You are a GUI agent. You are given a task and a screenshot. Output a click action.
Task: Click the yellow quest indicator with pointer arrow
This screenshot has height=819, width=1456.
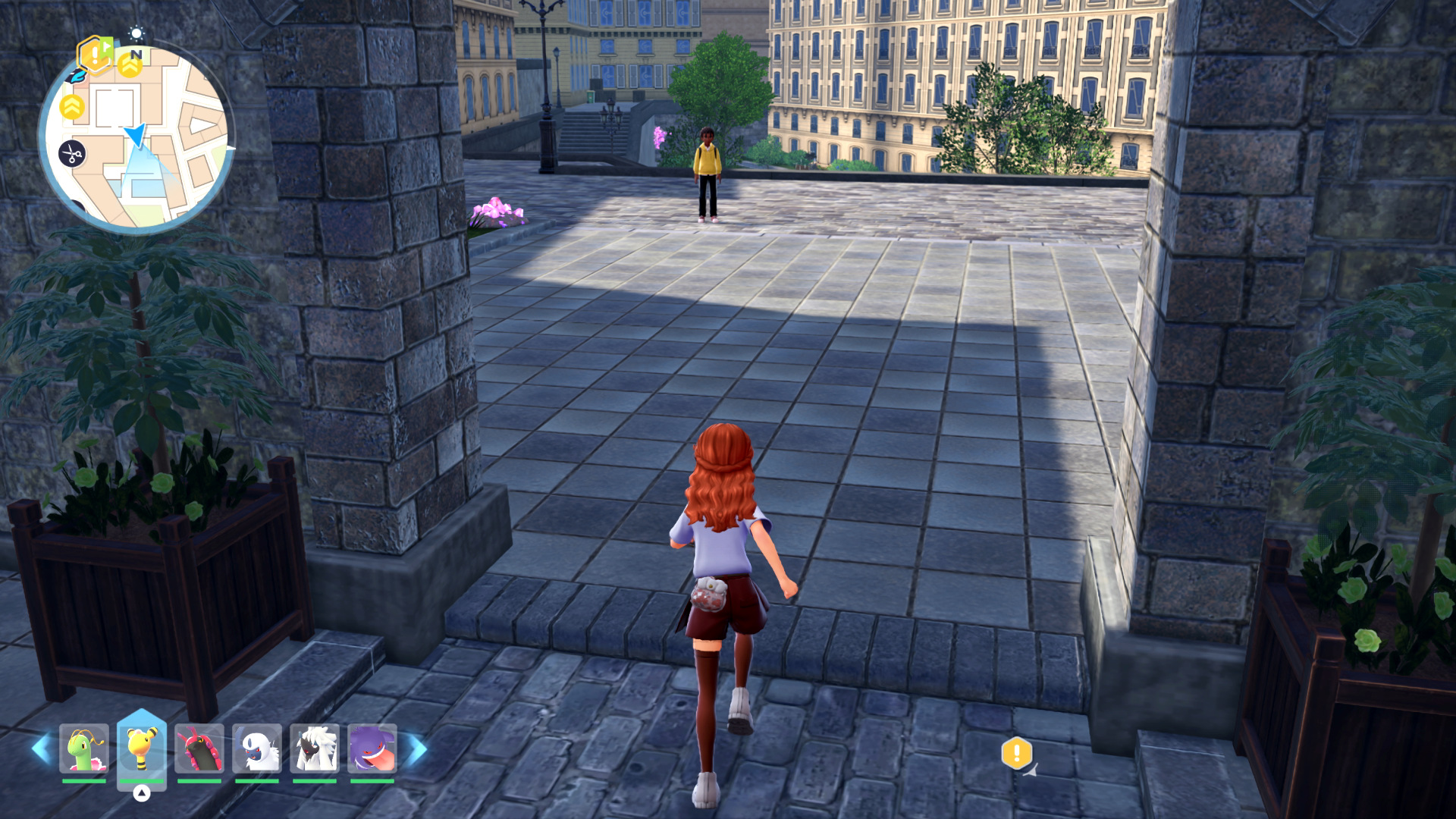click(x=1017, y=754)
